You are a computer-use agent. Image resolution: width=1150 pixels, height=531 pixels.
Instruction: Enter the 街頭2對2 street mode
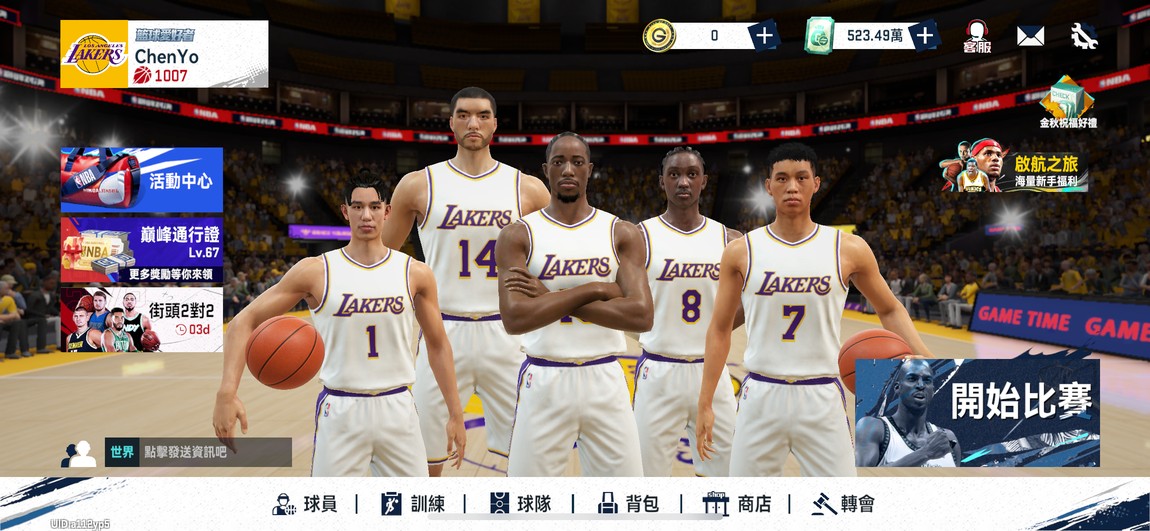pyautogui.click(x=142, y=320)
